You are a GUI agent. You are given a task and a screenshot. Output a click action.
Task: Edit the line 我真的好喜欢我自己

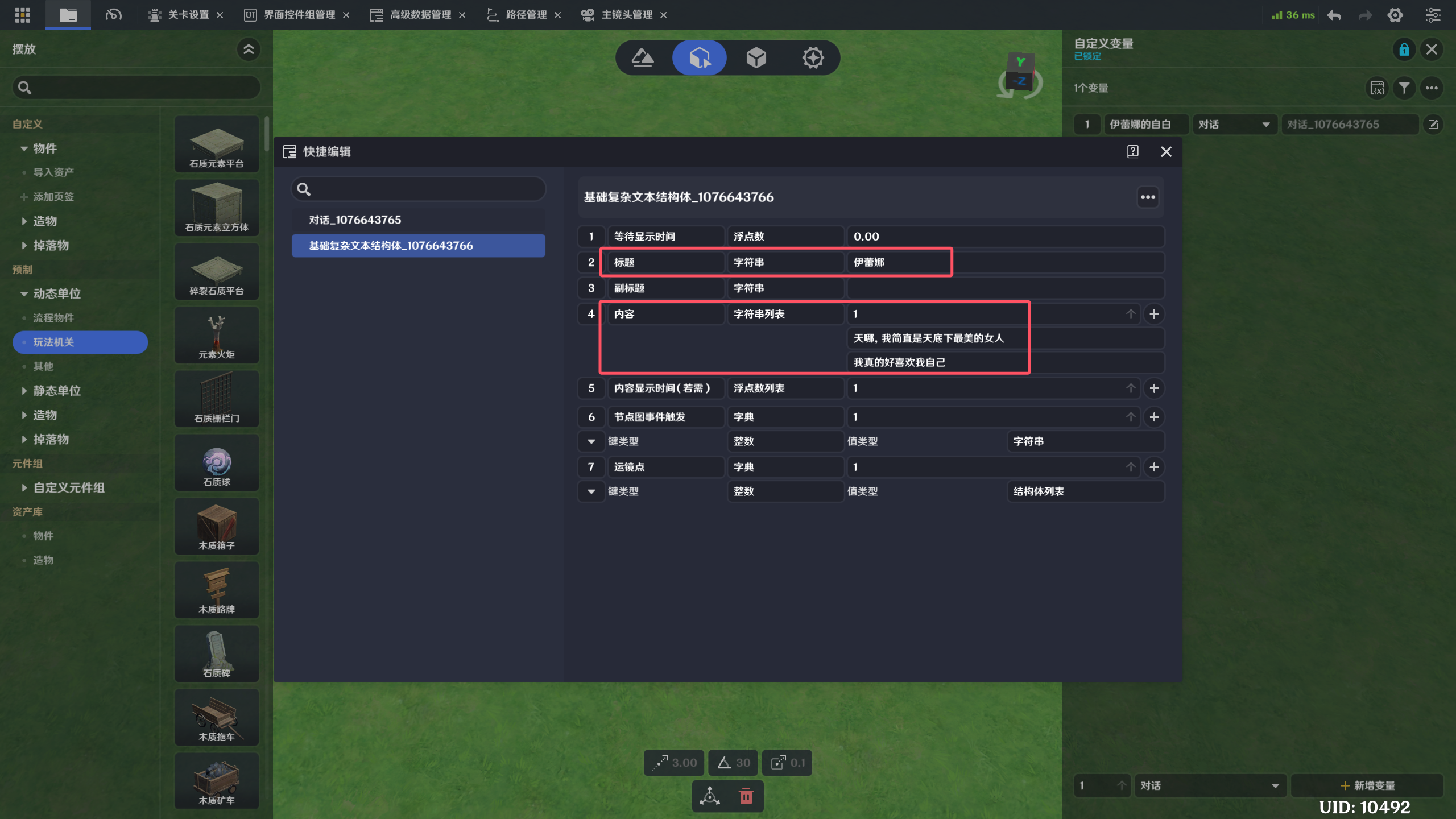[x=938, y=363]
